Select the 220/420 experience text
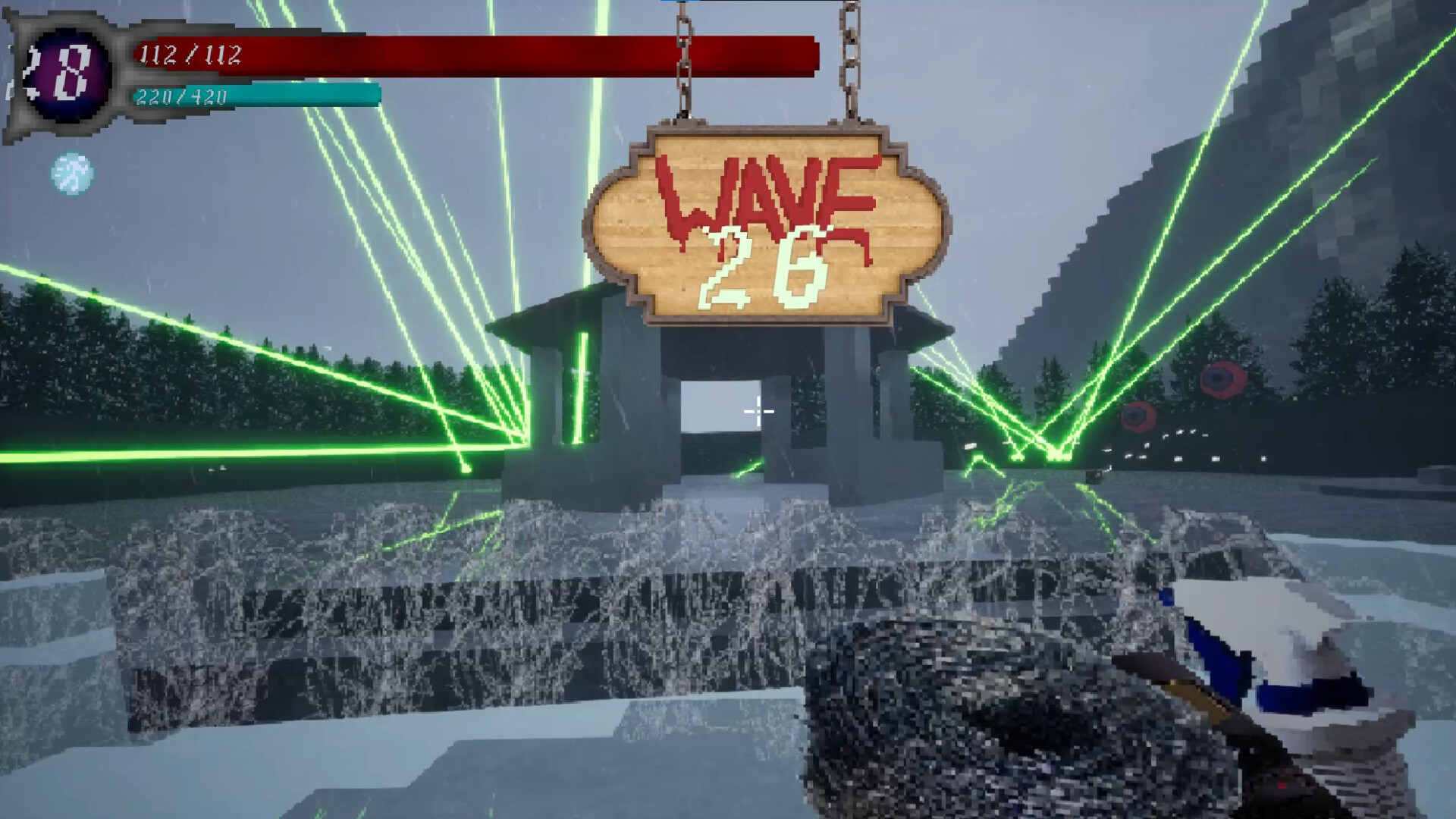This screenshot has width=1456, height=819. [x=180, y=96]
